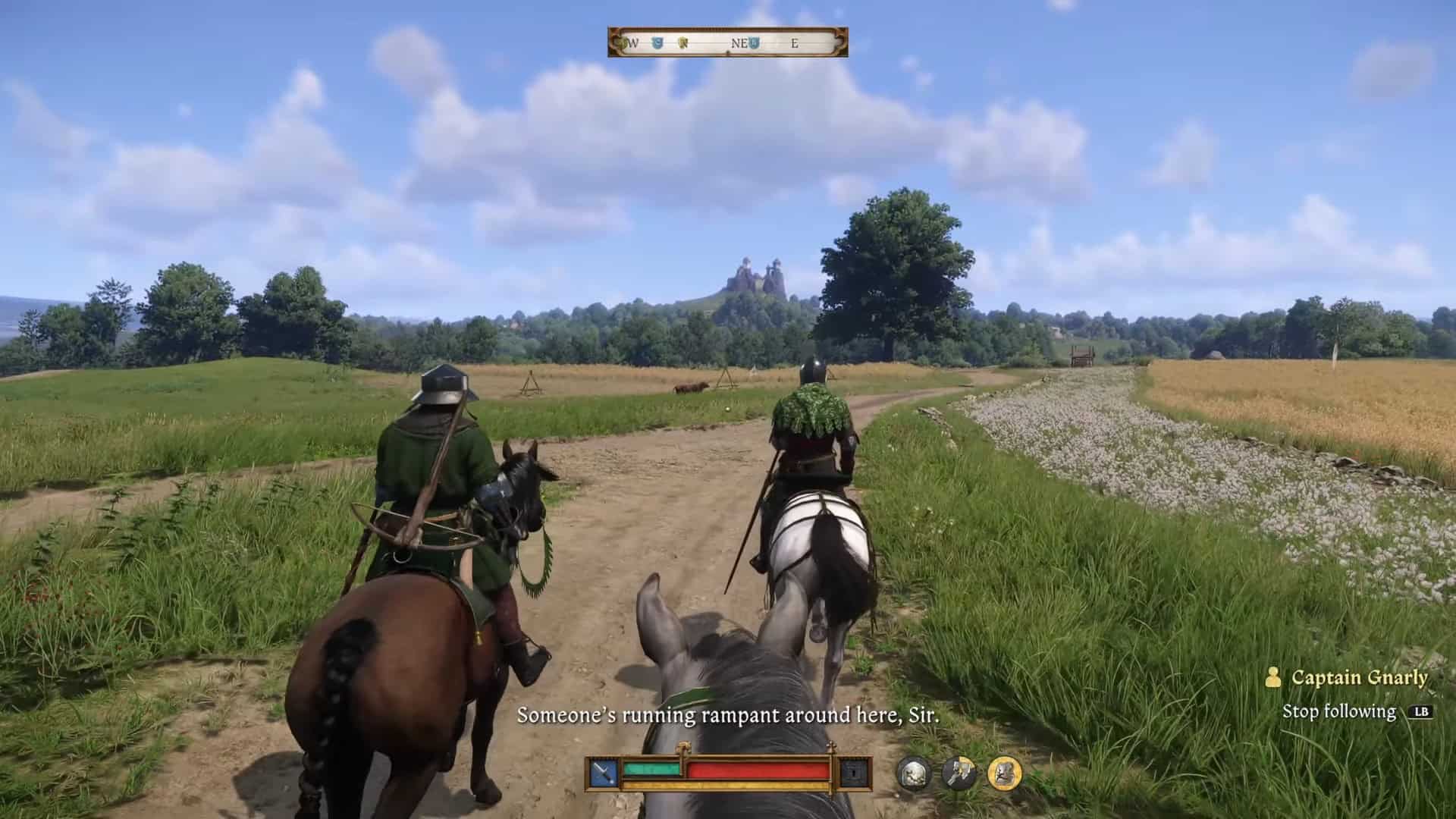
Task: Click the keyhole lock icon beside the health bar
Action: [855, 773]
